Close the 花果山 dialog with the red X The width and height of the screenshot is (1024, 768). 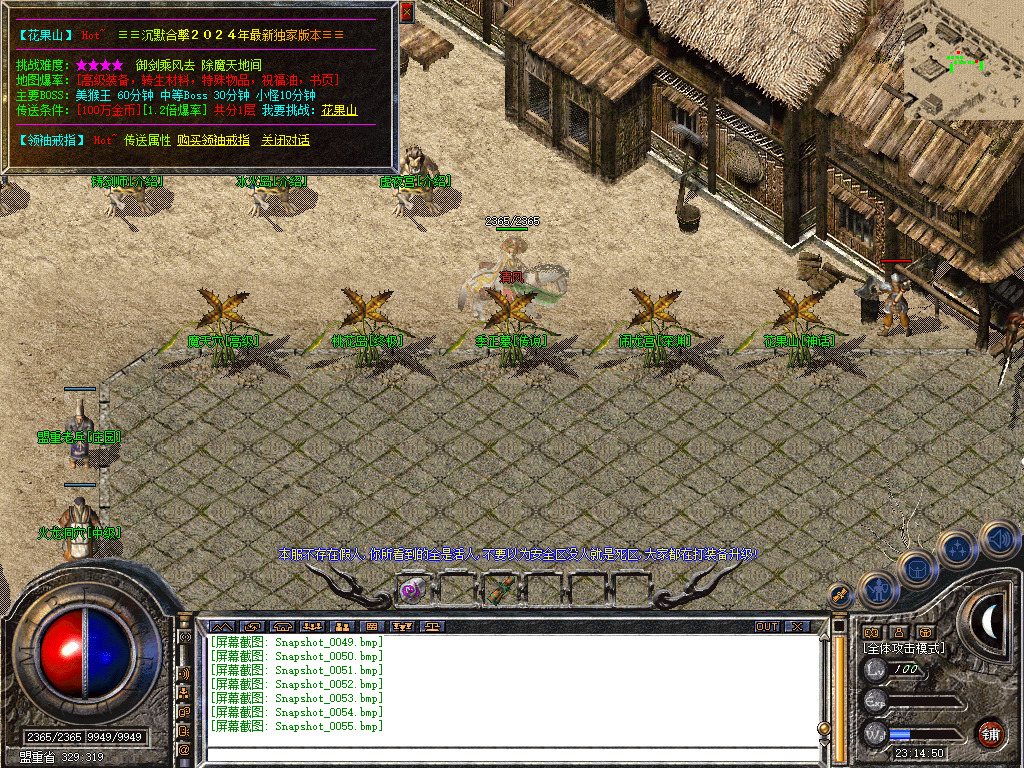point(406,12)
